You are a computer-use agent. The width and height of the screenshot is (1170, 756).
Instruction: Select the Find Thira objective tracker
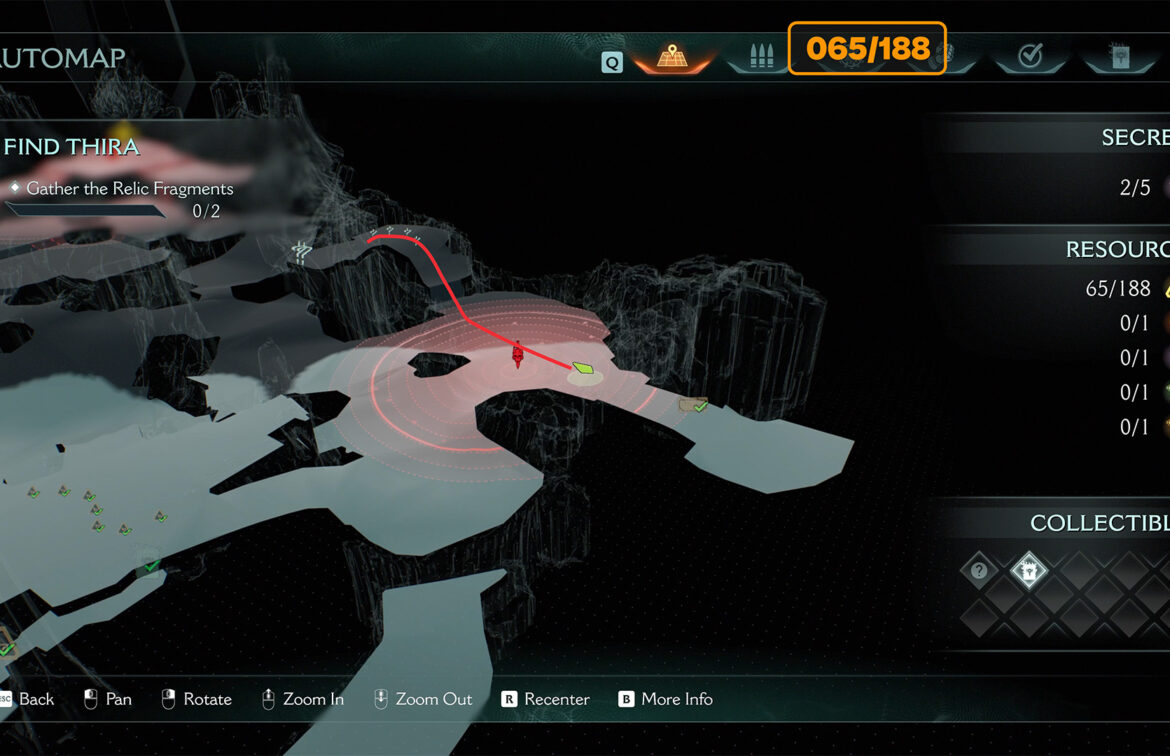[72, 147]
